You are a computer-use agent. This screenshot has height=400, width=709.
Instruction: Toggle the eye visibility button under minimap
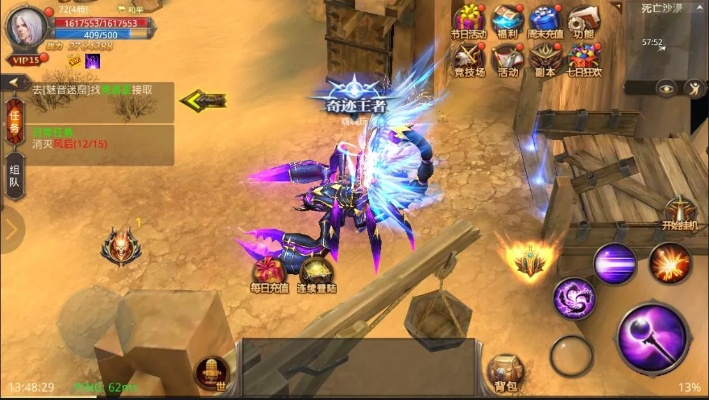tap(665, 88)
